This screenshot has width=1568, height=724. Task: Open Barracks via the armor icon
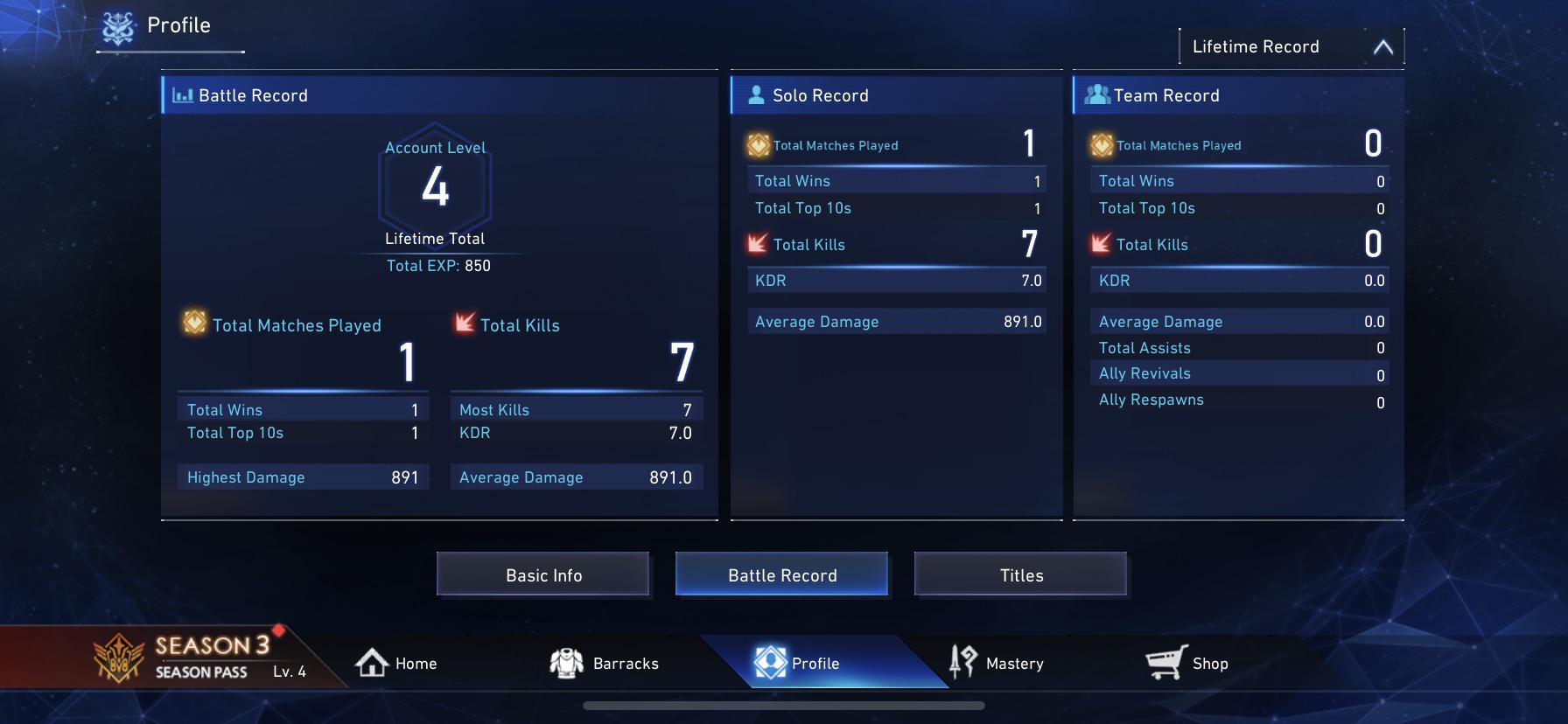(569, 662)
